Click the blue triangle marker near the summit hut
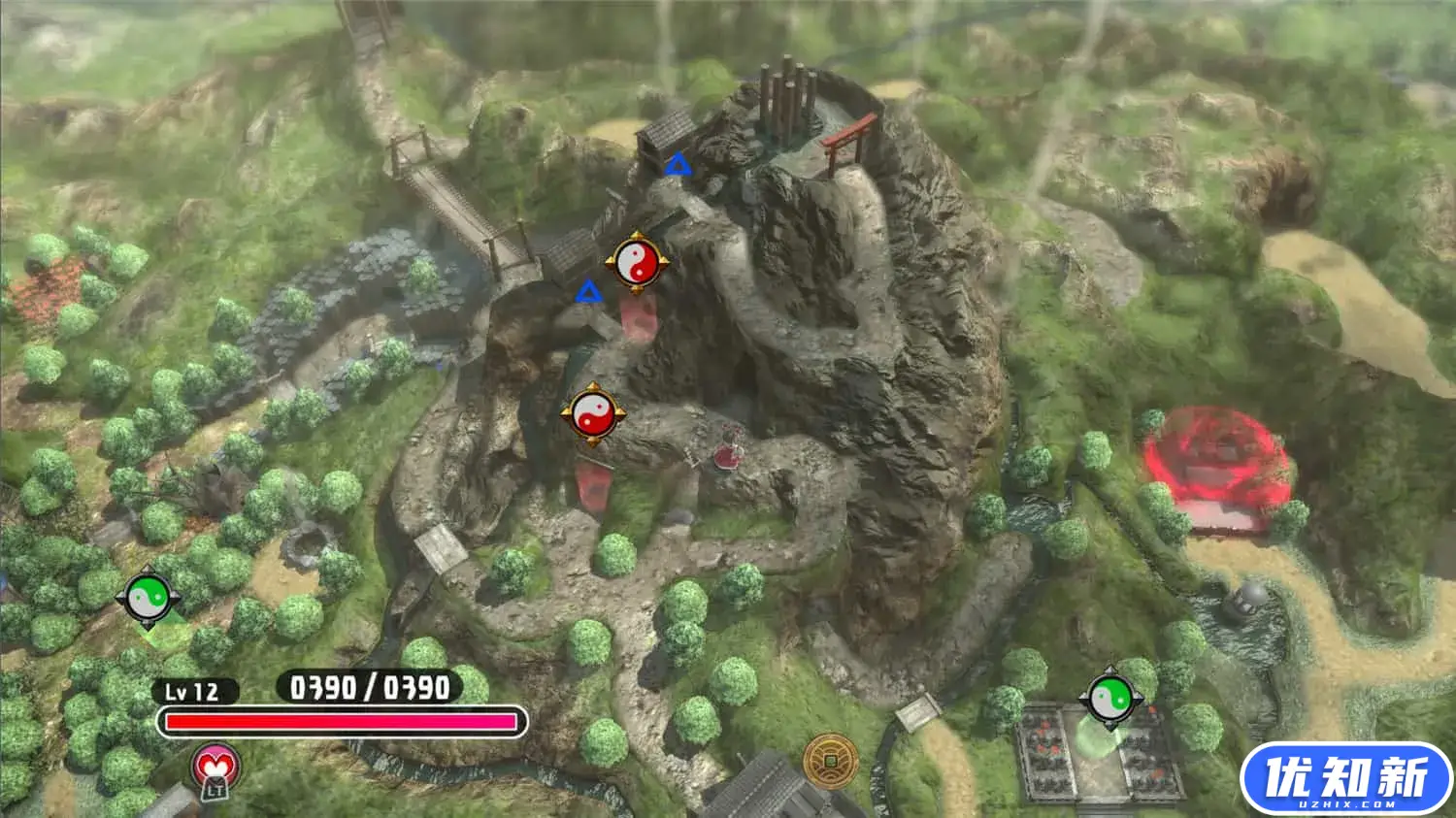Screen dimensions: 1456x818 pyautogui.click(x=678, y=165)
